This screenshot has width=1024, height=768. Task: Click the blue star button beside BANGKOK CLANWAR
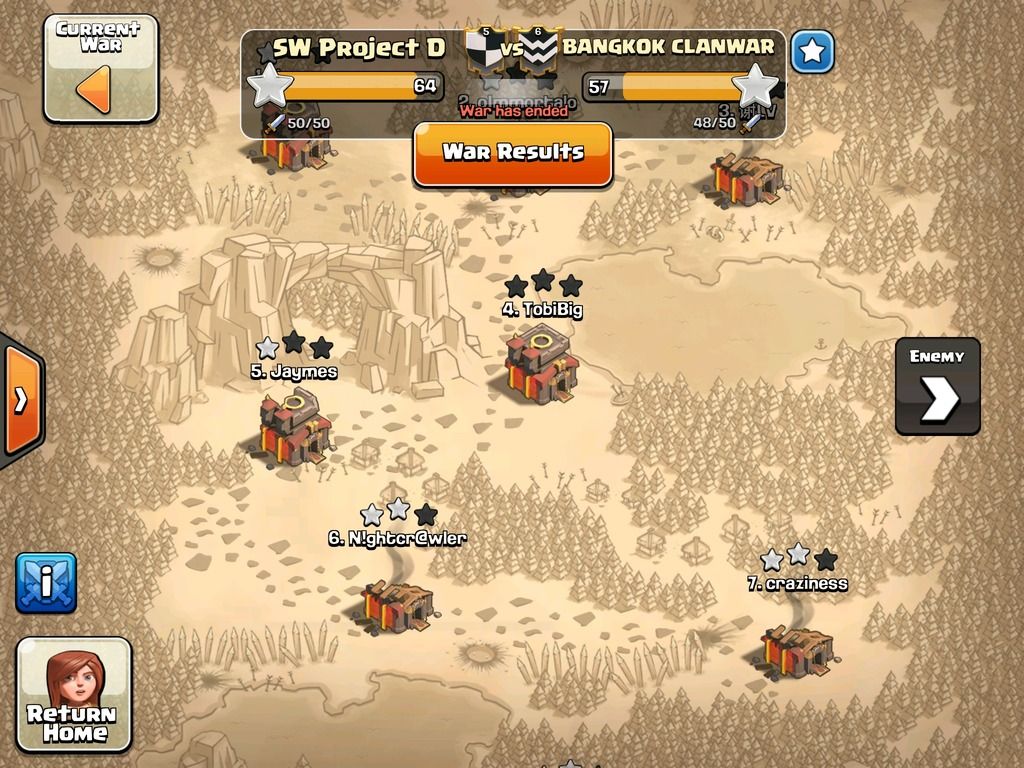(812, 52)
